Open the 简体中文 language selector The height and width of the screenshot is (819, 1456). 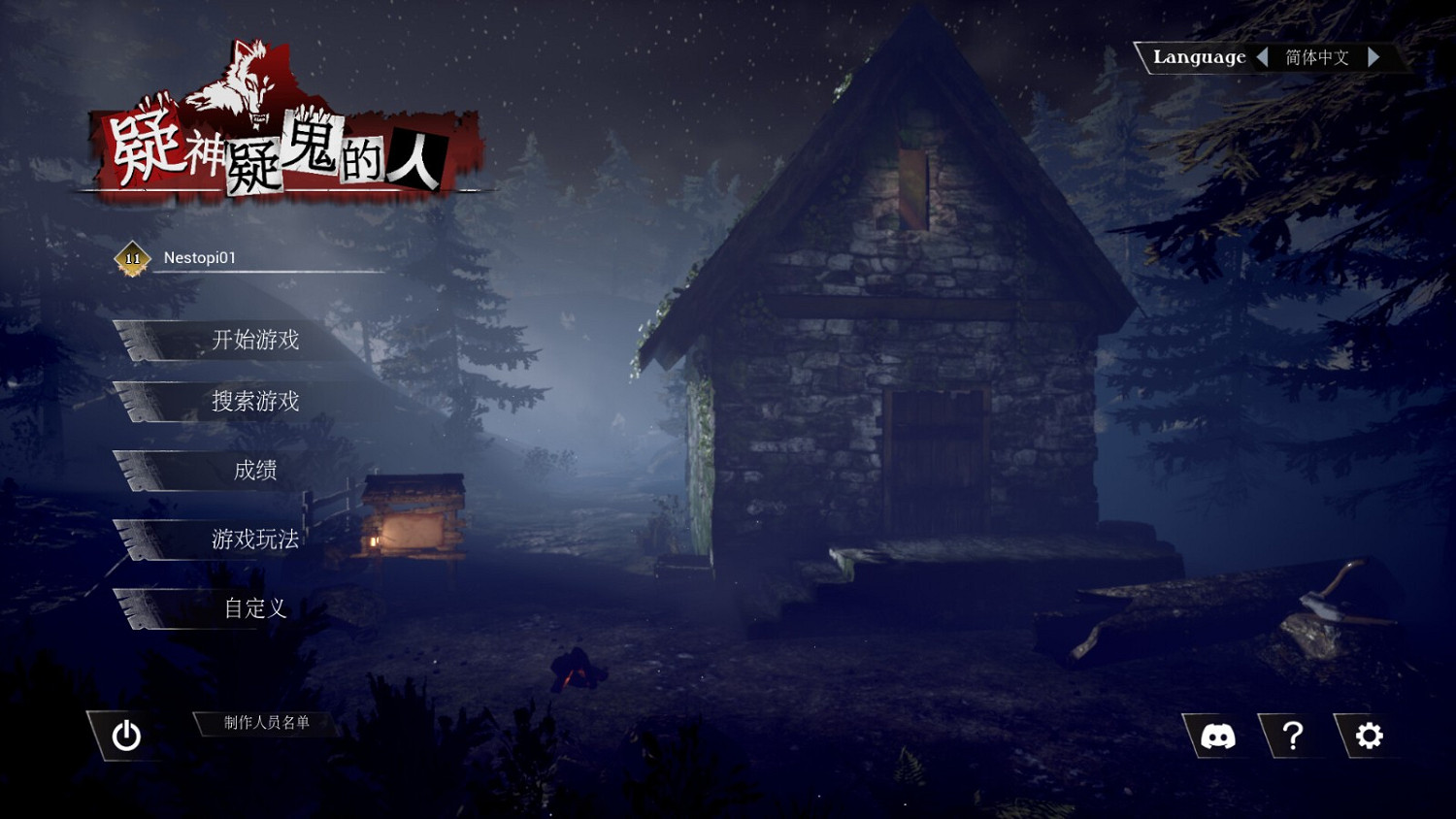pyautogui.click(x=1317, y=58)
